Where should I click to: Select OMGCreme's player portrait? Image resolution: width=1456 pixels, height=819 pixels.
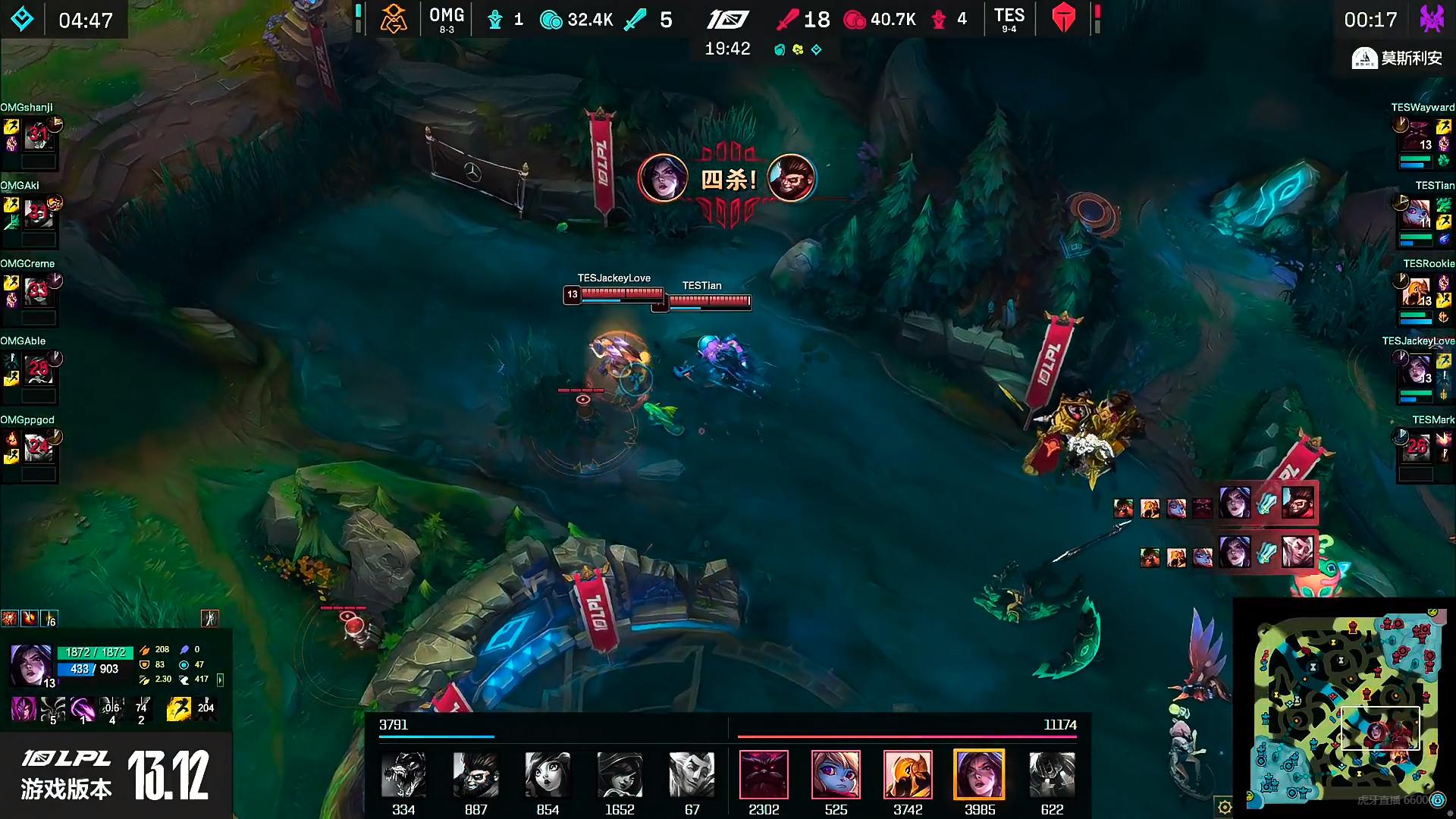tap(38, 291)
